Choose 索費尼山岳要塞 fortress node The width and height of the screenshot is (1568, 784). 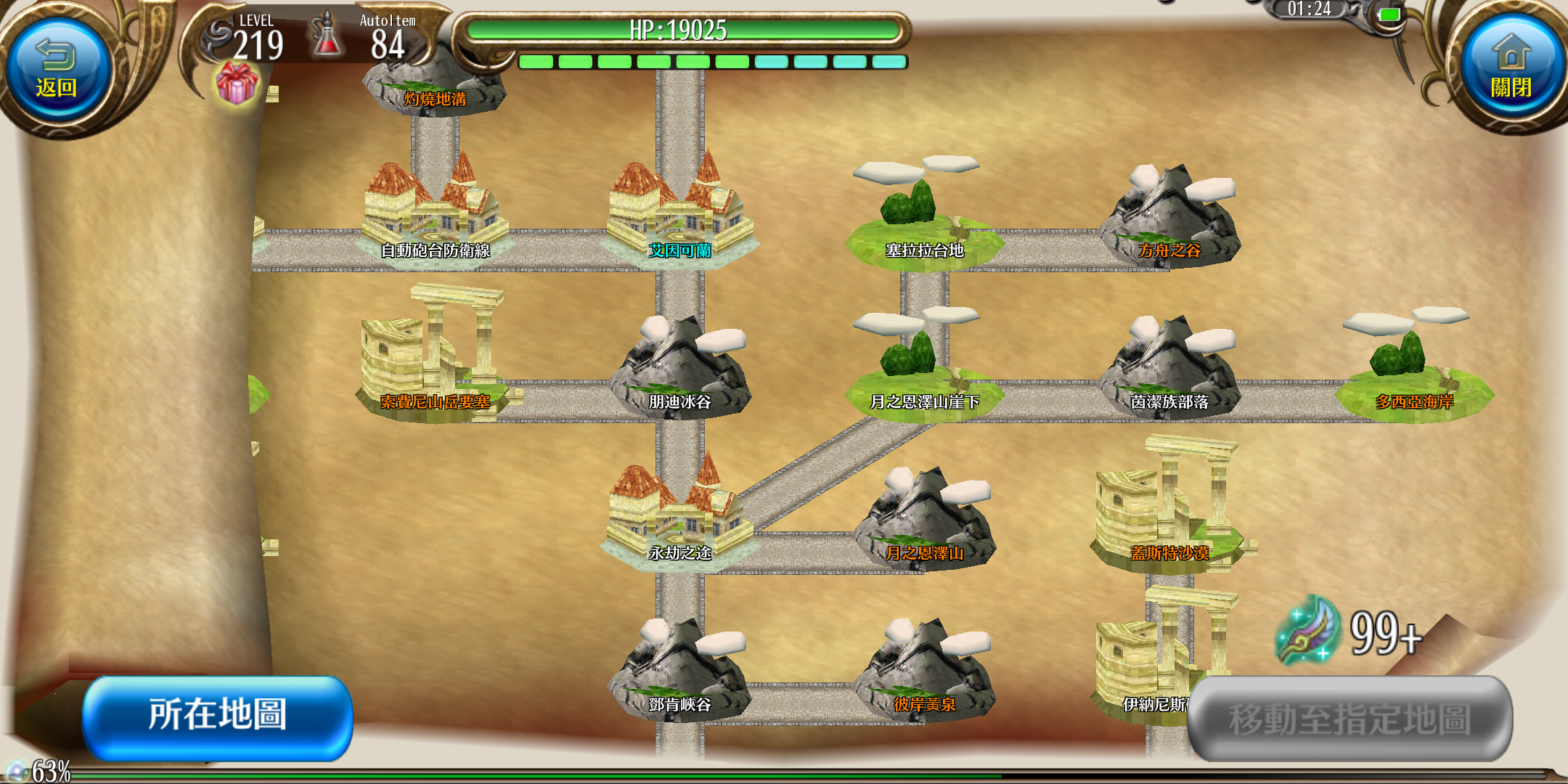pos(434,363)
